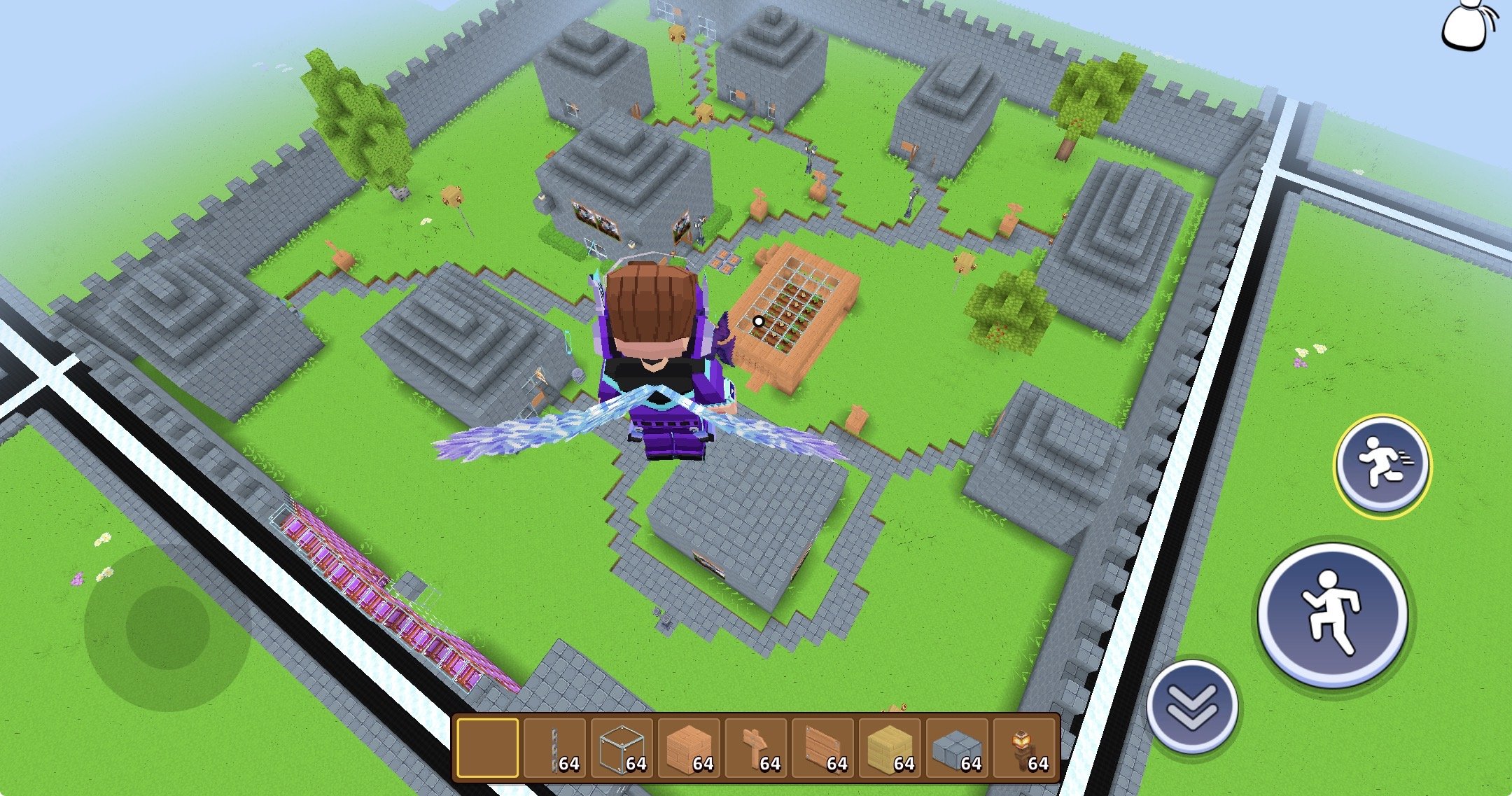Touch the virtual movement joystick

coord(168,627)
